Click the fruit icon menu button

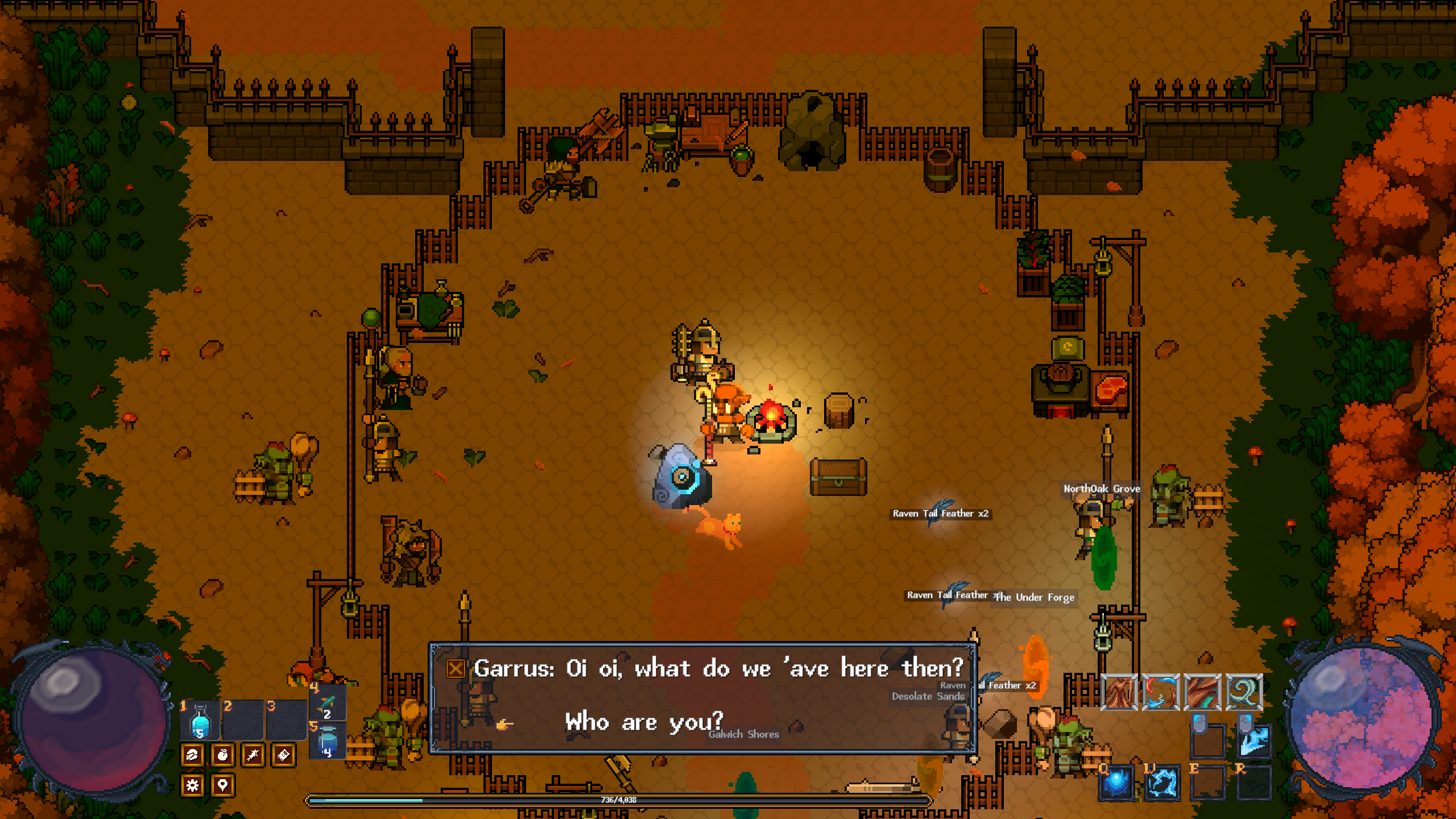tap(222, 755)
